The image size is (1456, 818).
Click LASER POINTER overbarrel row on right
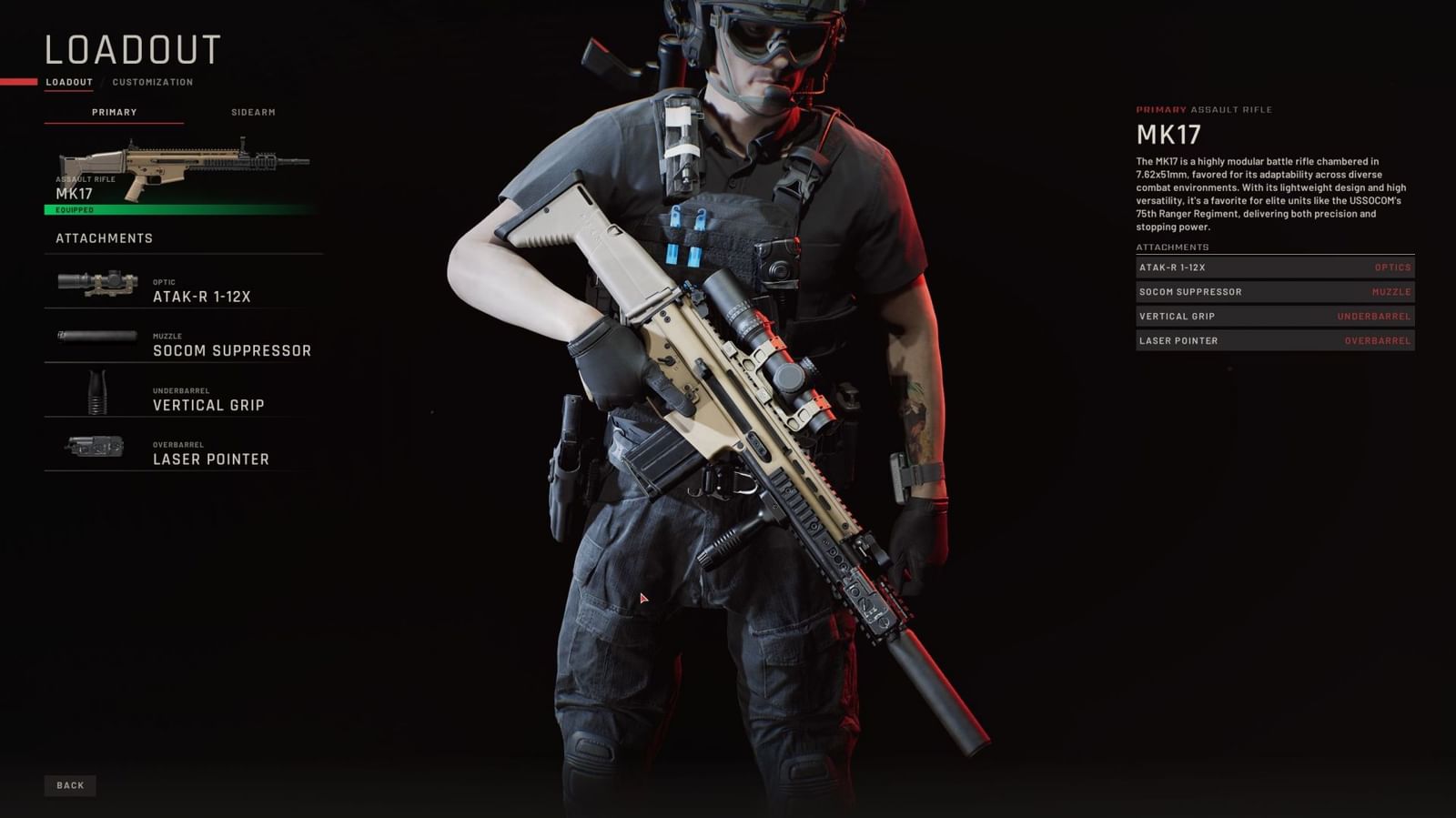tap(1273, 340)
